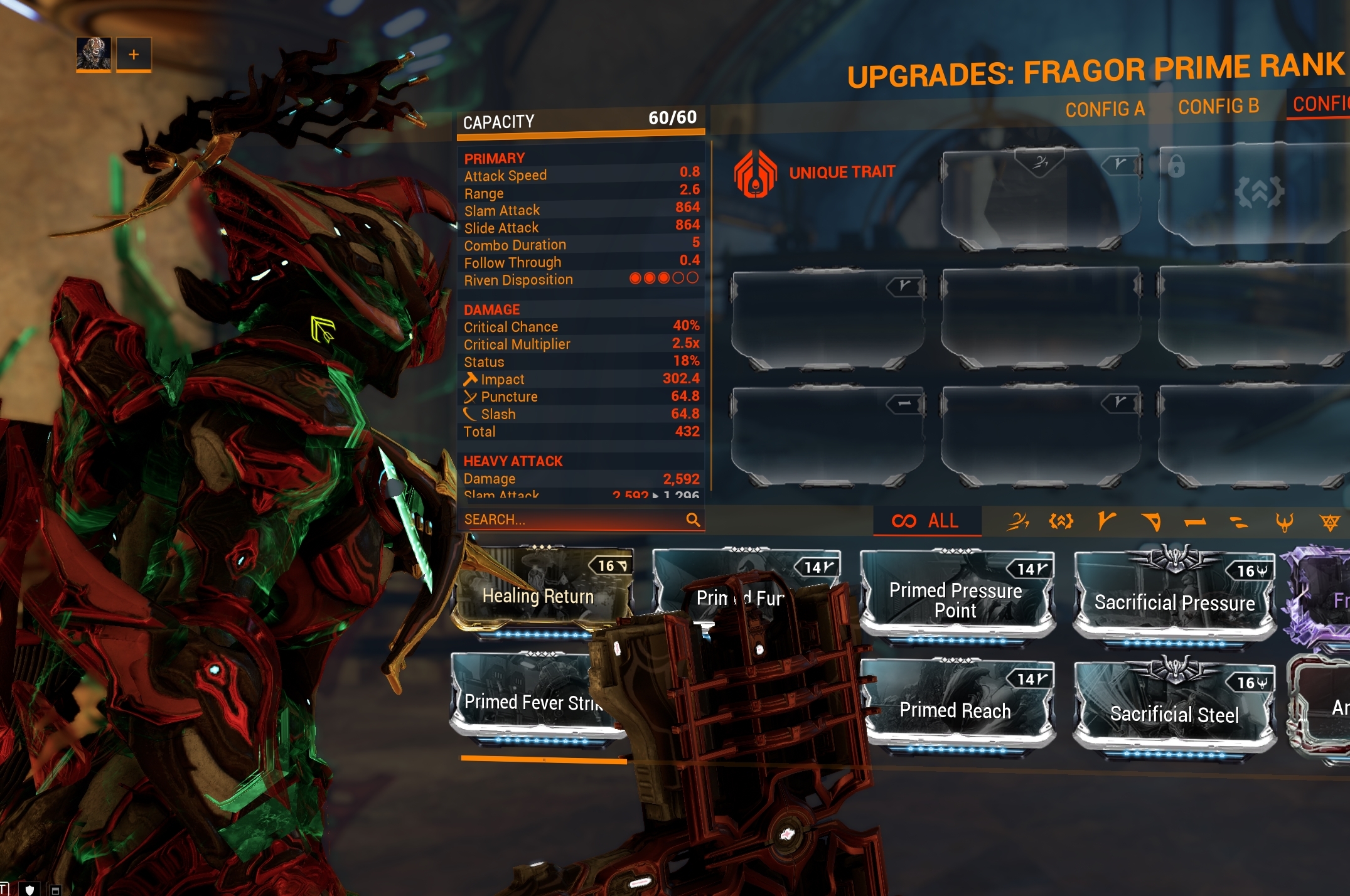Click the red Unique Trait emblem
This screenshot has height=896, width=1350.
(x=756, y=172)
